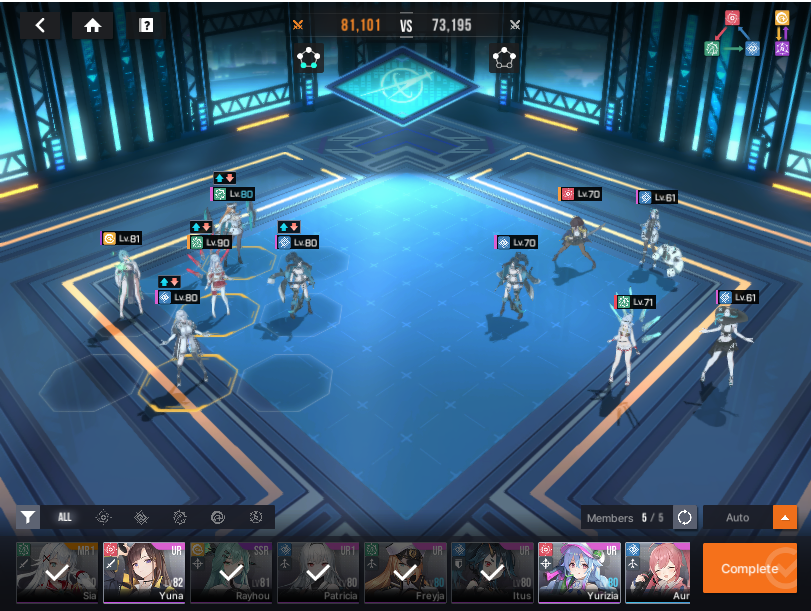This screenshot has height=611, width=811.
Task: Tap Freyja's character card
Action: coord(405,573)
